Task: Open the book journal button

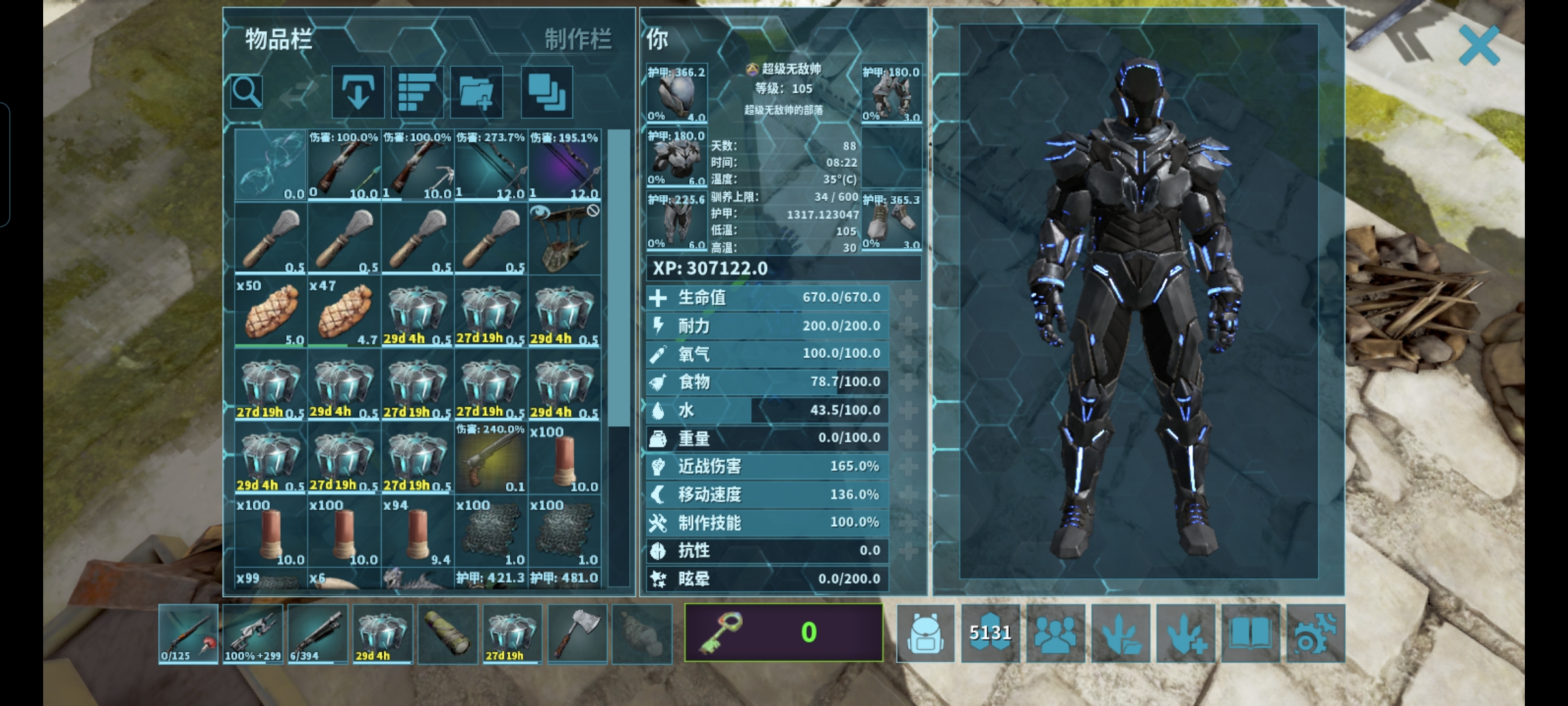Action: [1250, 633]
